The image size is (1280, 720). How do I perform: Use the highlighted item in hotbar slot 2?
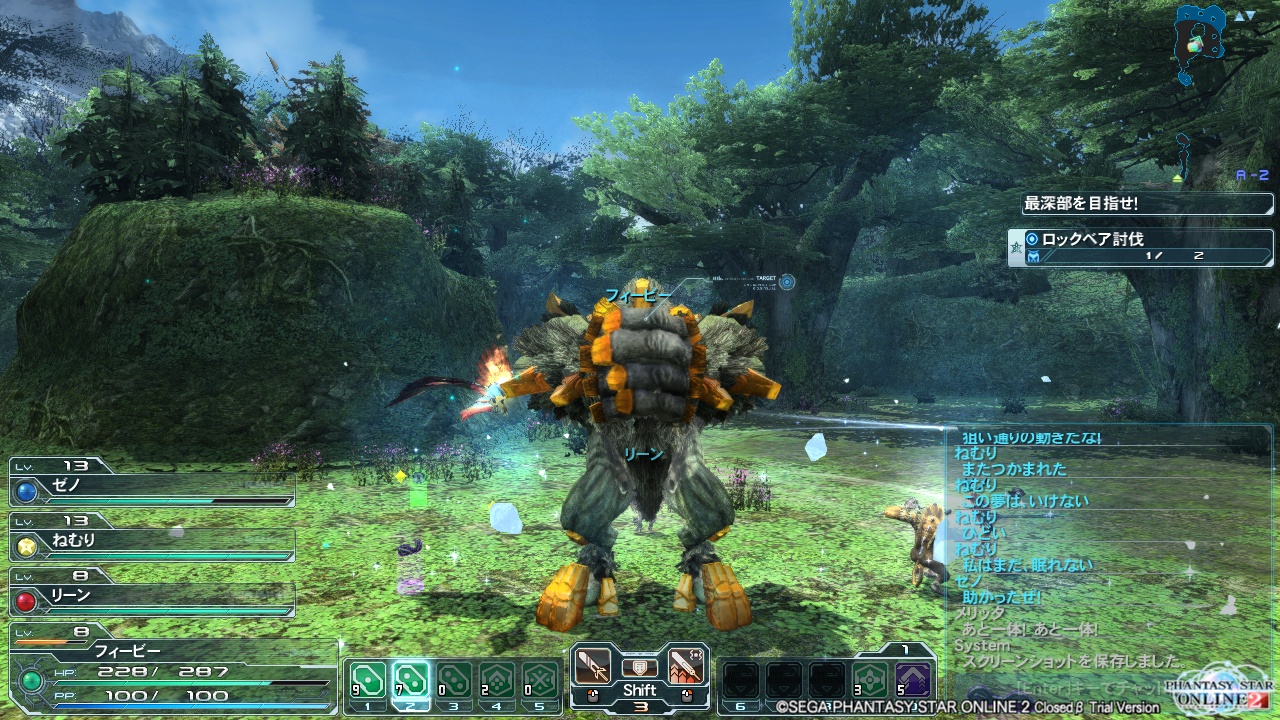pos(411,680)
